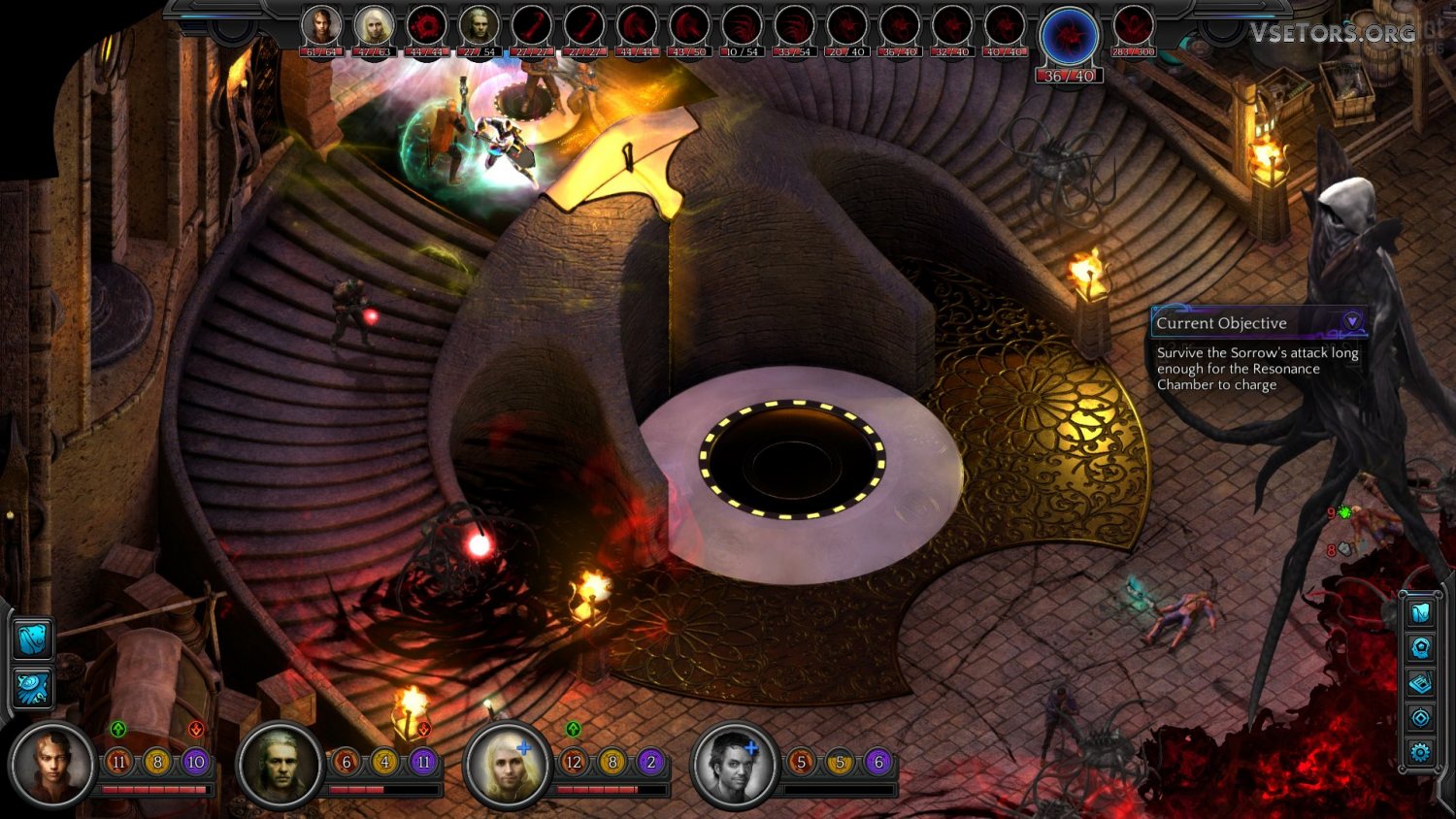Open the folded map icon in side menu
Viewport: 1456px width, 819px height.
1420,613
